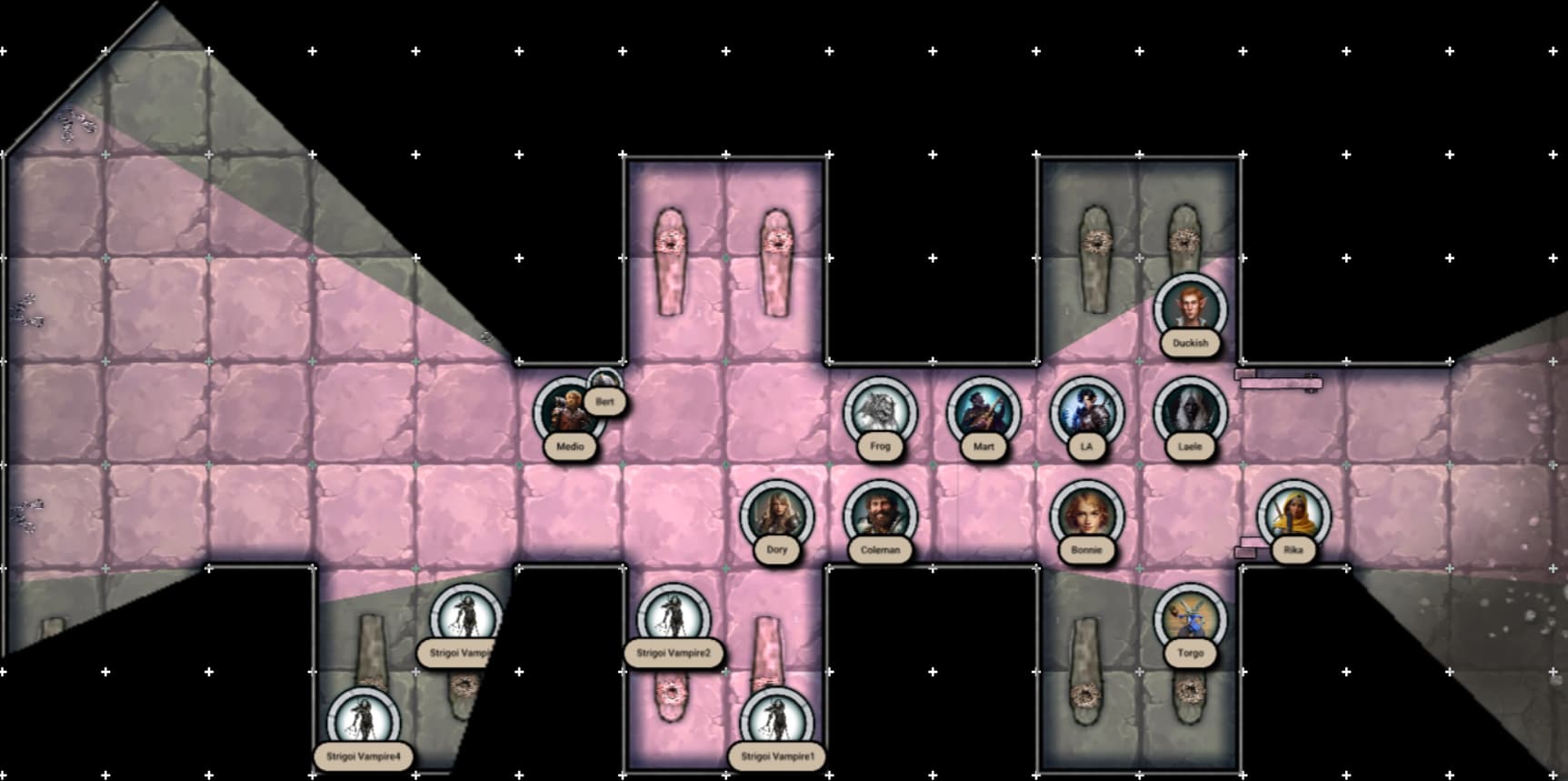The image size is (1568, 781).
Task: Pick the small Bert token
Action: tap(604, 384)
